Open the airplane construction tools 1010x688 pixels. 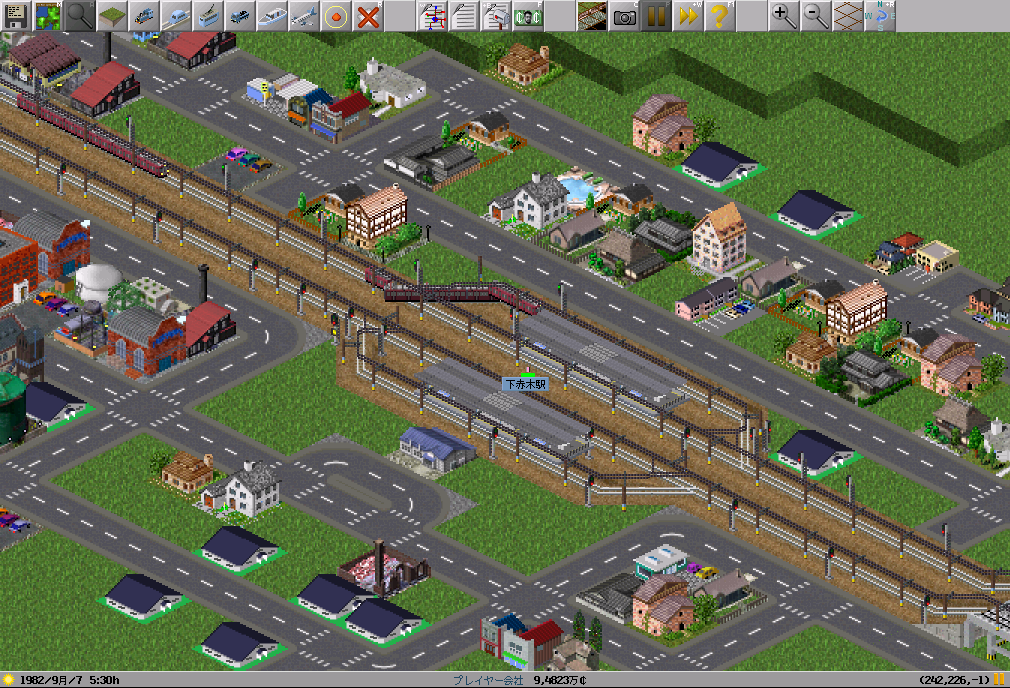(304, 15)
